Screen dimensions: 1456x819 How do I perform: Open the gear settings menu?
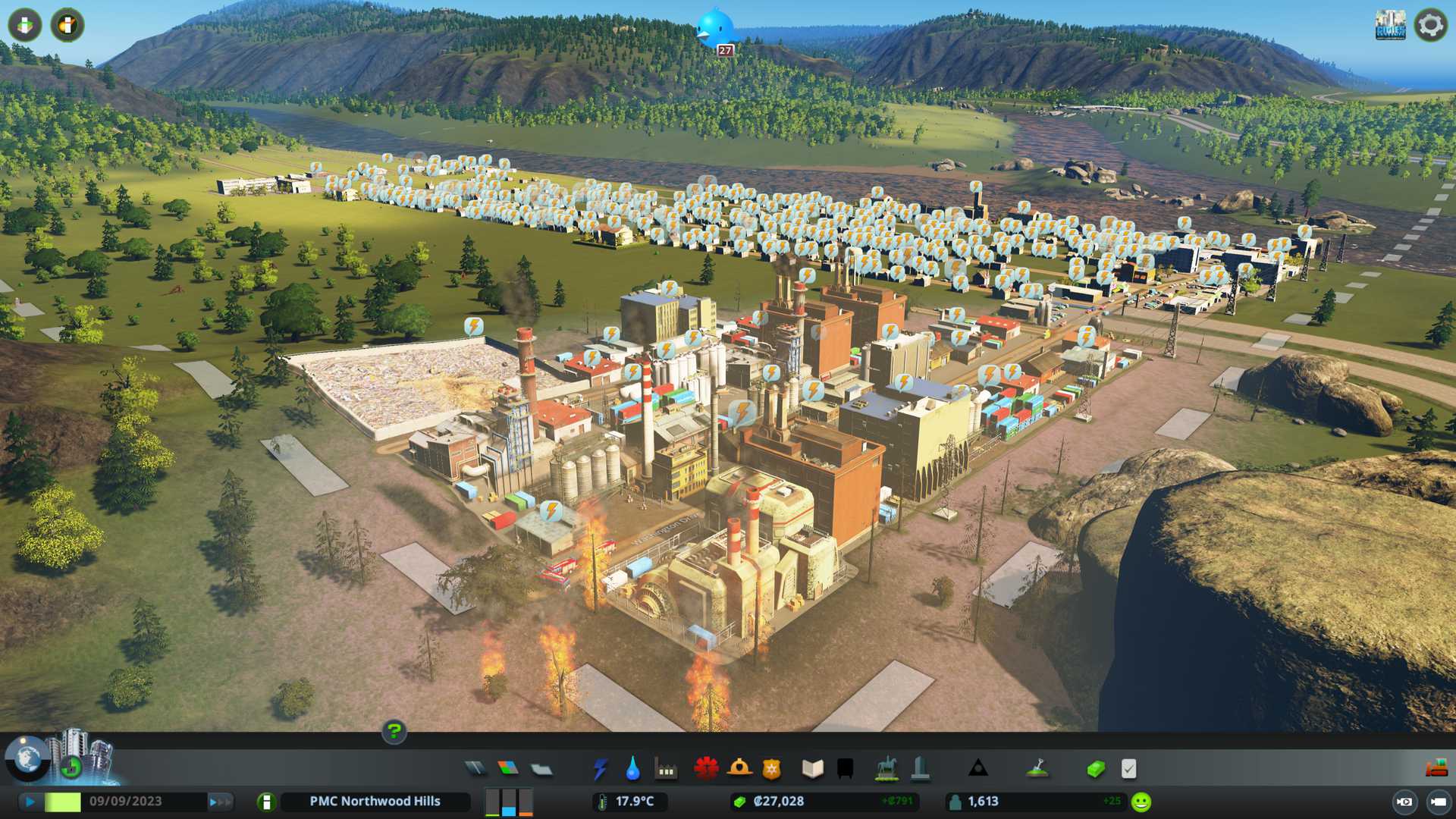(1430, 25)
